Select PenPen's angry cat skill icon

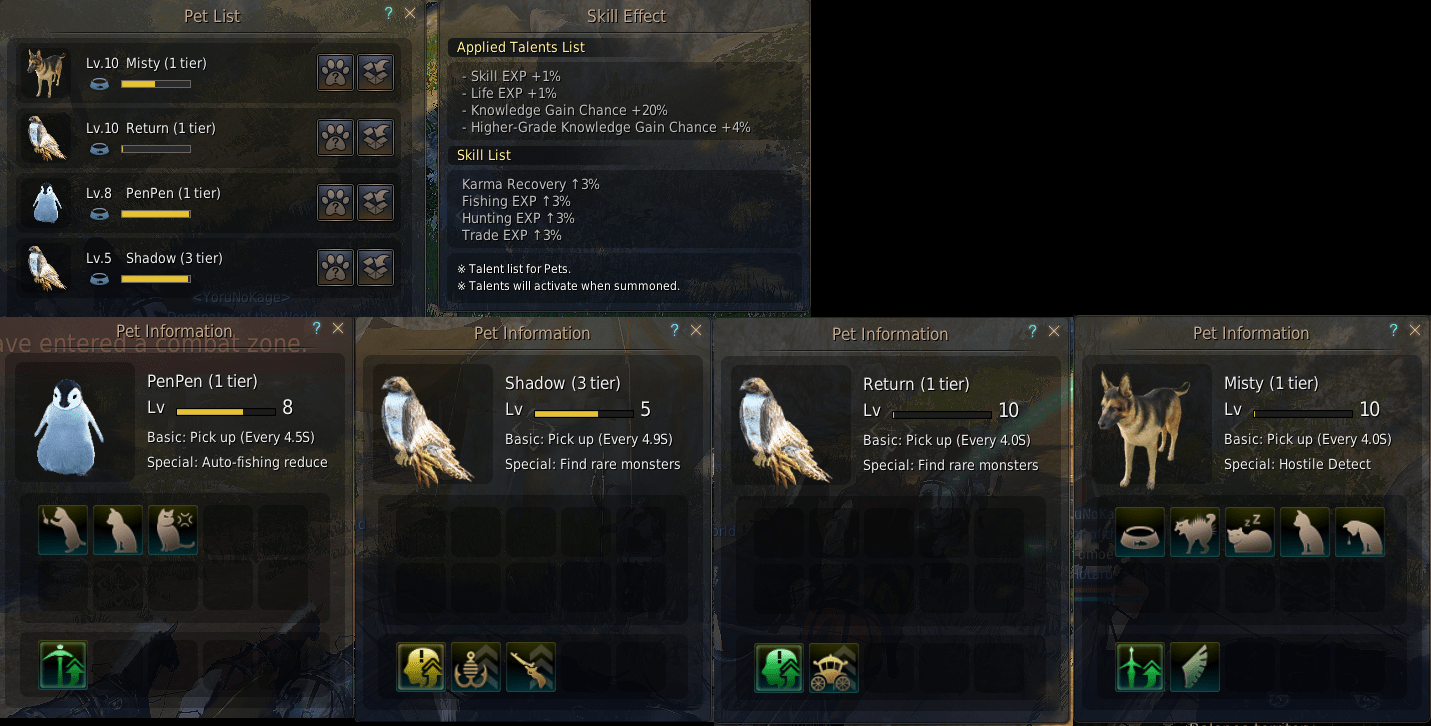pos(173,529)
